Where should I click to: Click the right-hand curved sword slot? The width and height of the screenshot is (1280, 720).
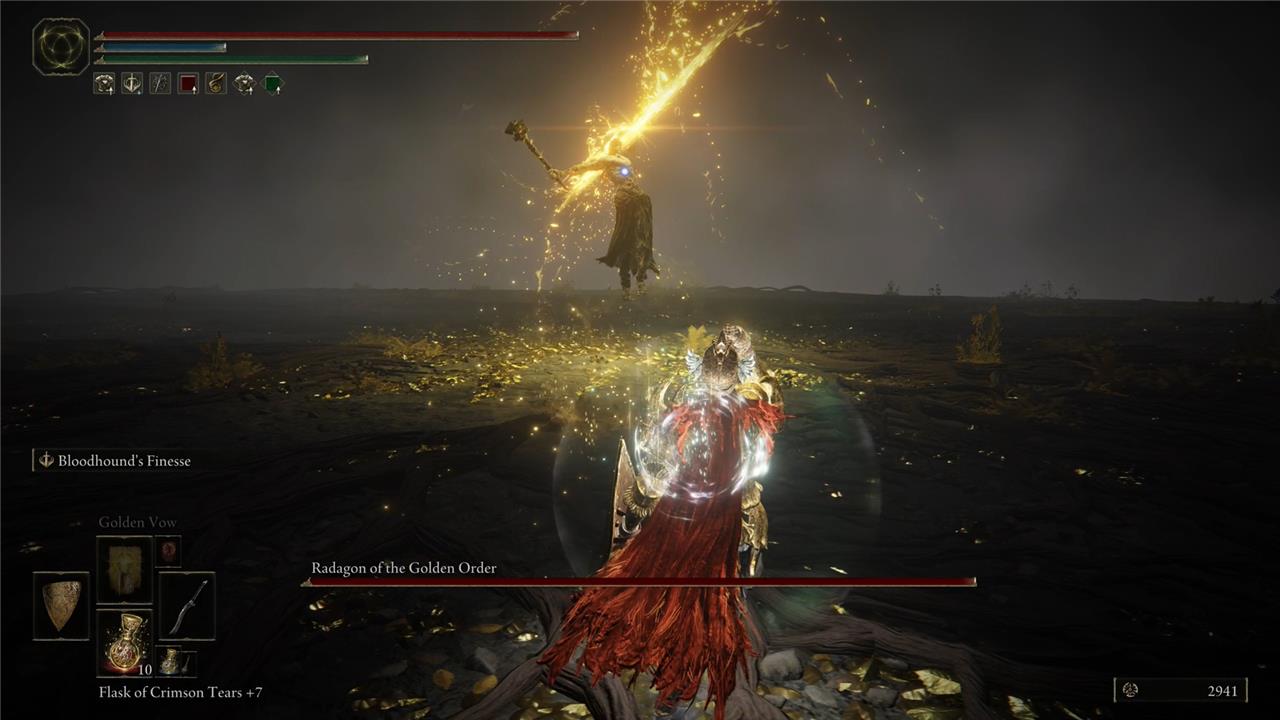[187, 606]
